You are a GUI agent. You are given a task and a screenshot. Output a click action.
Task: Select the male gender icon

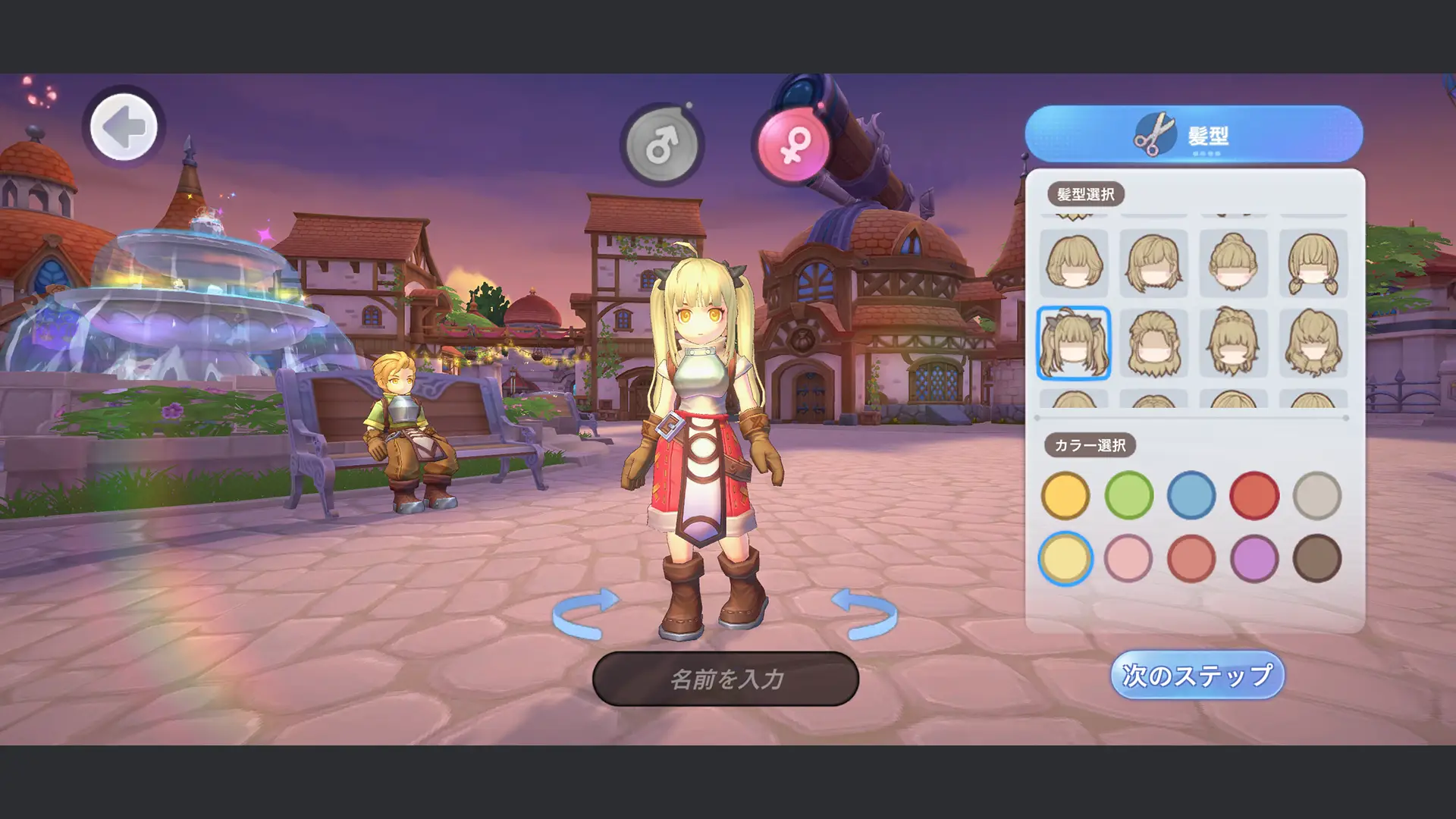click(x=662, y=144)
